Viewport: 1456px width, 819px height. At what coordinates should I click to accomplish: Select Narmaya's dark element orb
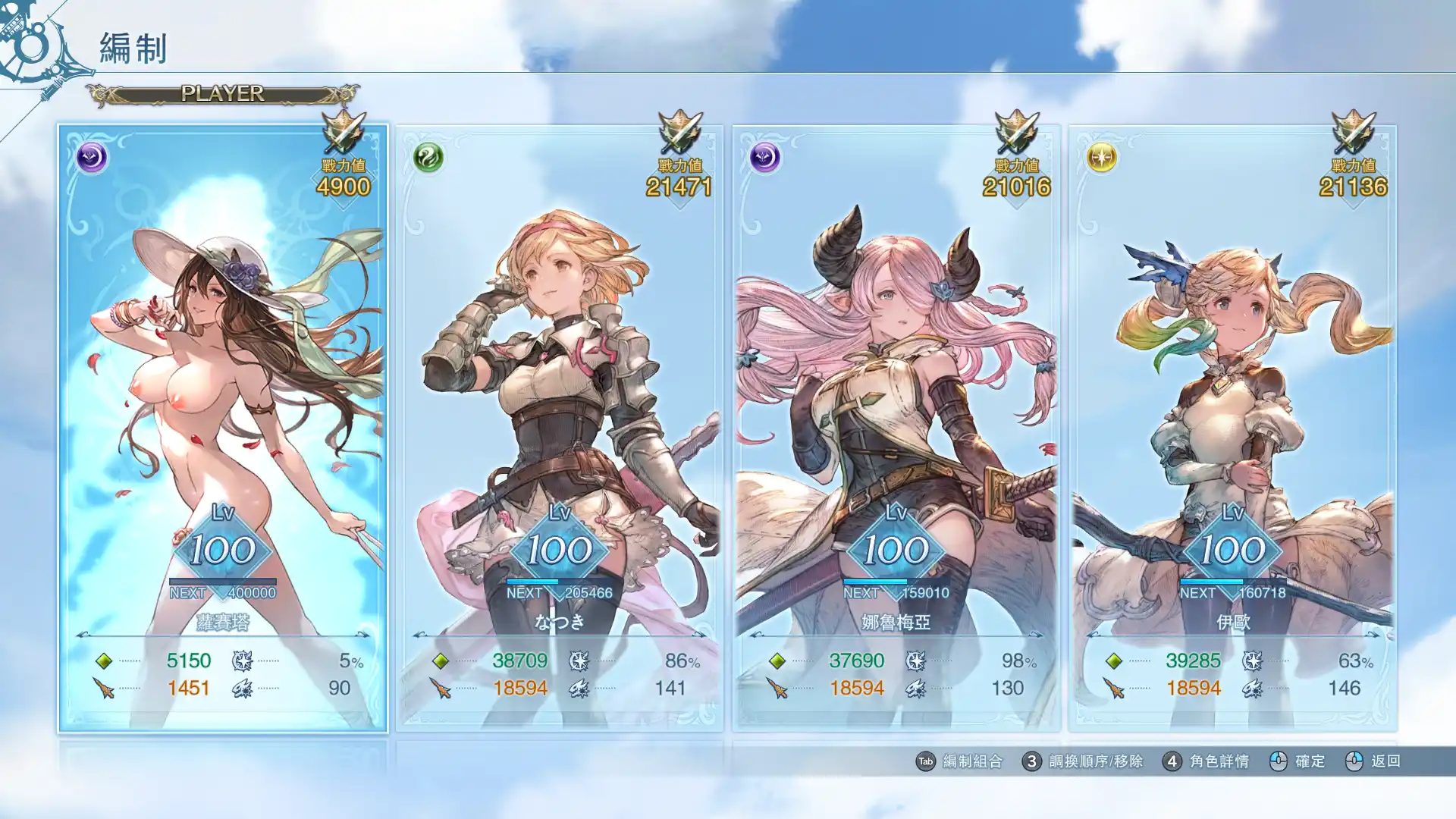pyautogui.click(x=764, y=157)
